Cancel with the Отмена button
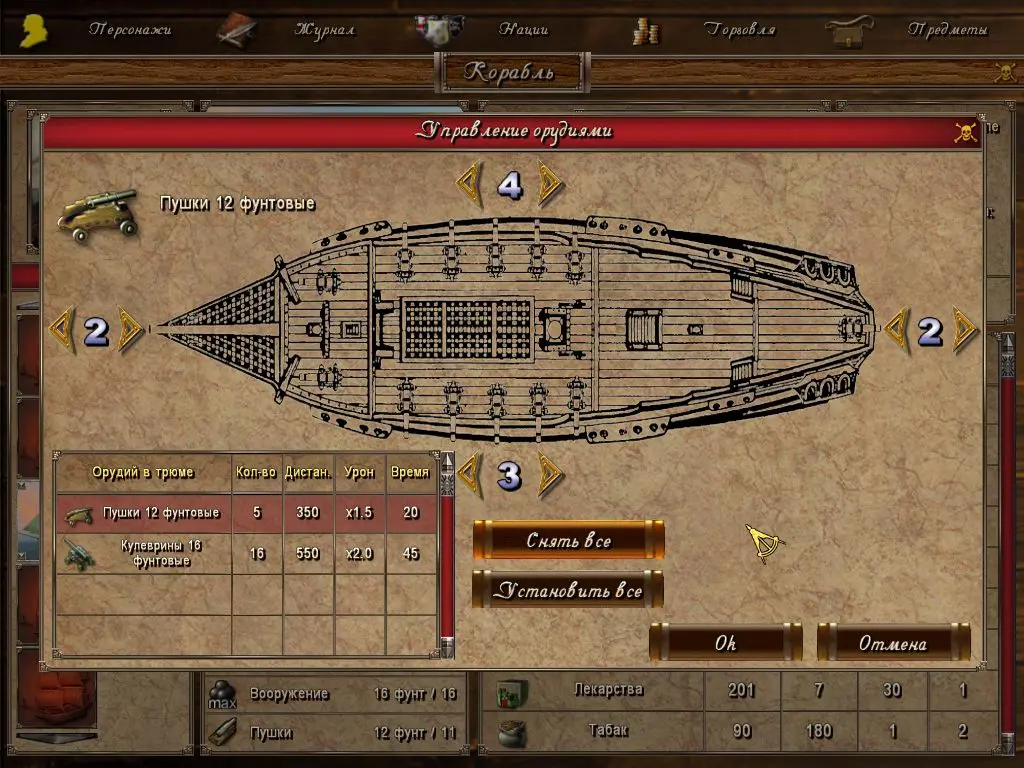This screenshot has height=768, width=1024. pyautogui.click(x=893, y=643)
